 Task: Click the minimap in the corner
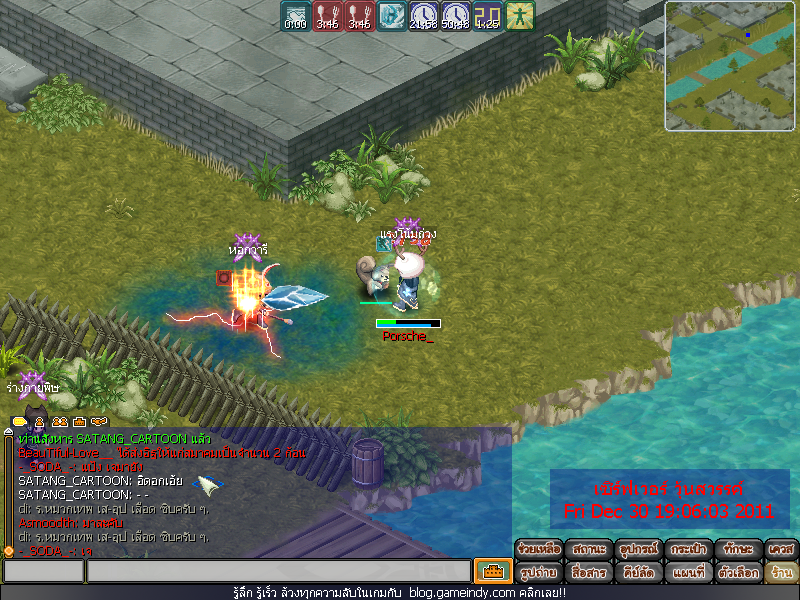tap(729, 66)
